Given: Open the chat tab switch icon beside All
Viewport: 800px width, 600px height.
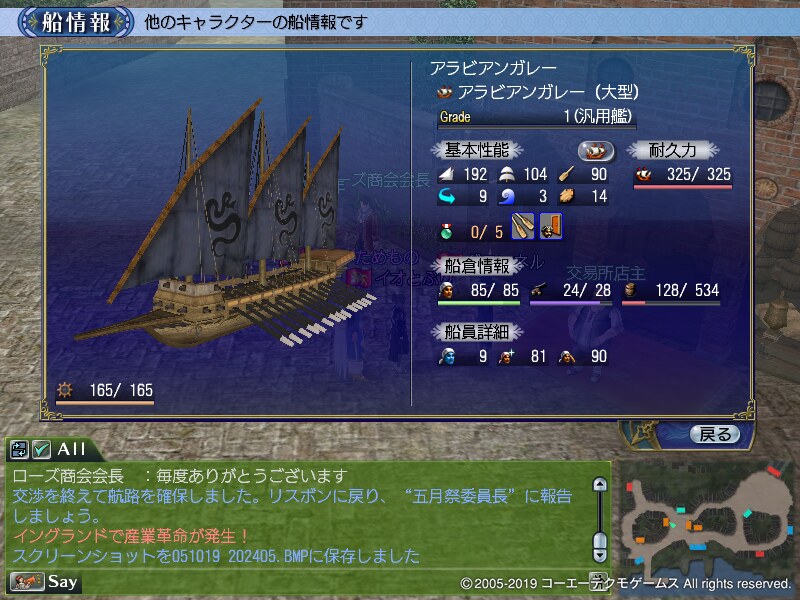Looking at the screenshot, I should pos(20,449).
